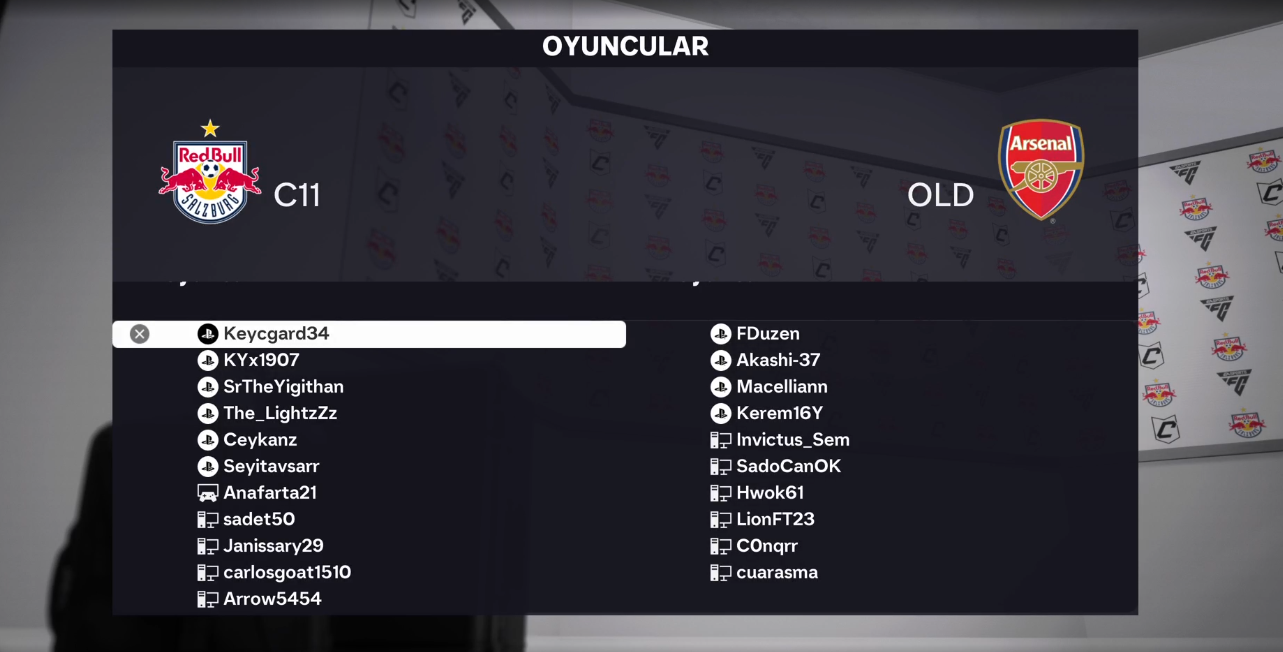1283x652 pixels.
Task: Choose player LionFT23
Action: (x=775, y=519)
